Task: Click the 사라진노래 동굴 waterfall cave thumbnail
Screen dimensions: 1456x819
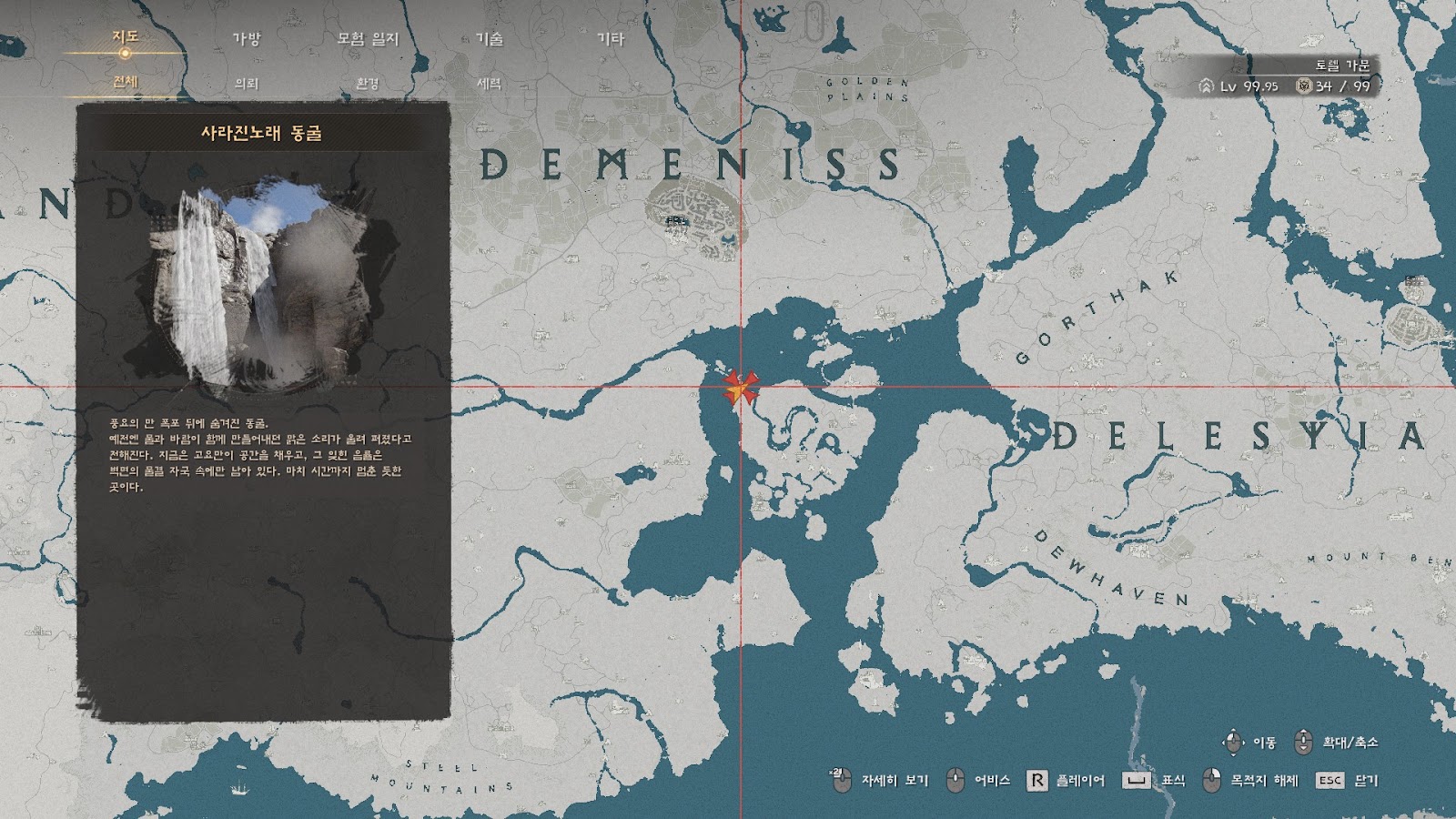Action: point(263,284)
